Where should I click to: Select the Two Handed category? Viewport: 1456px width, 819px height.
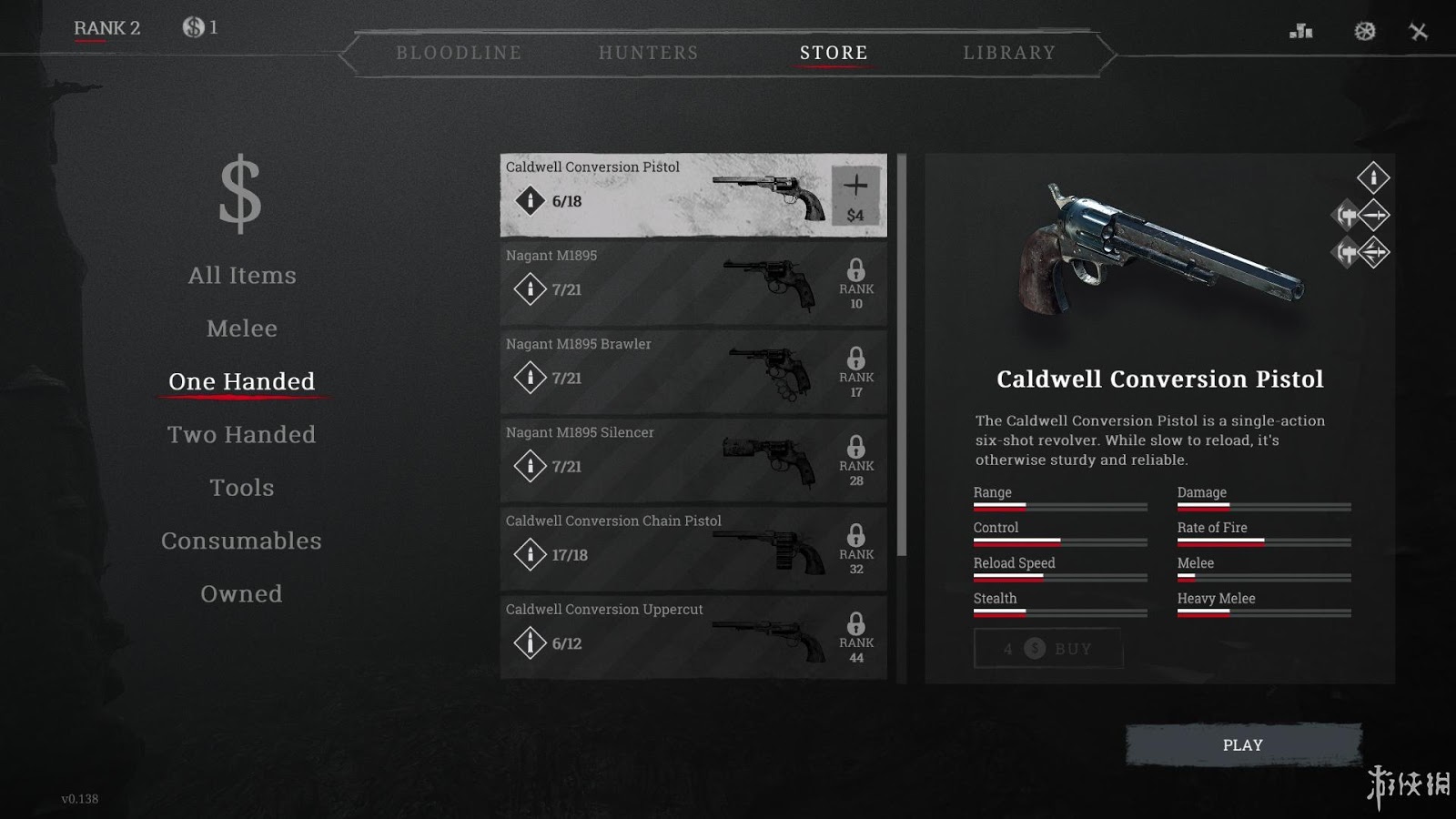coord(242,435)
